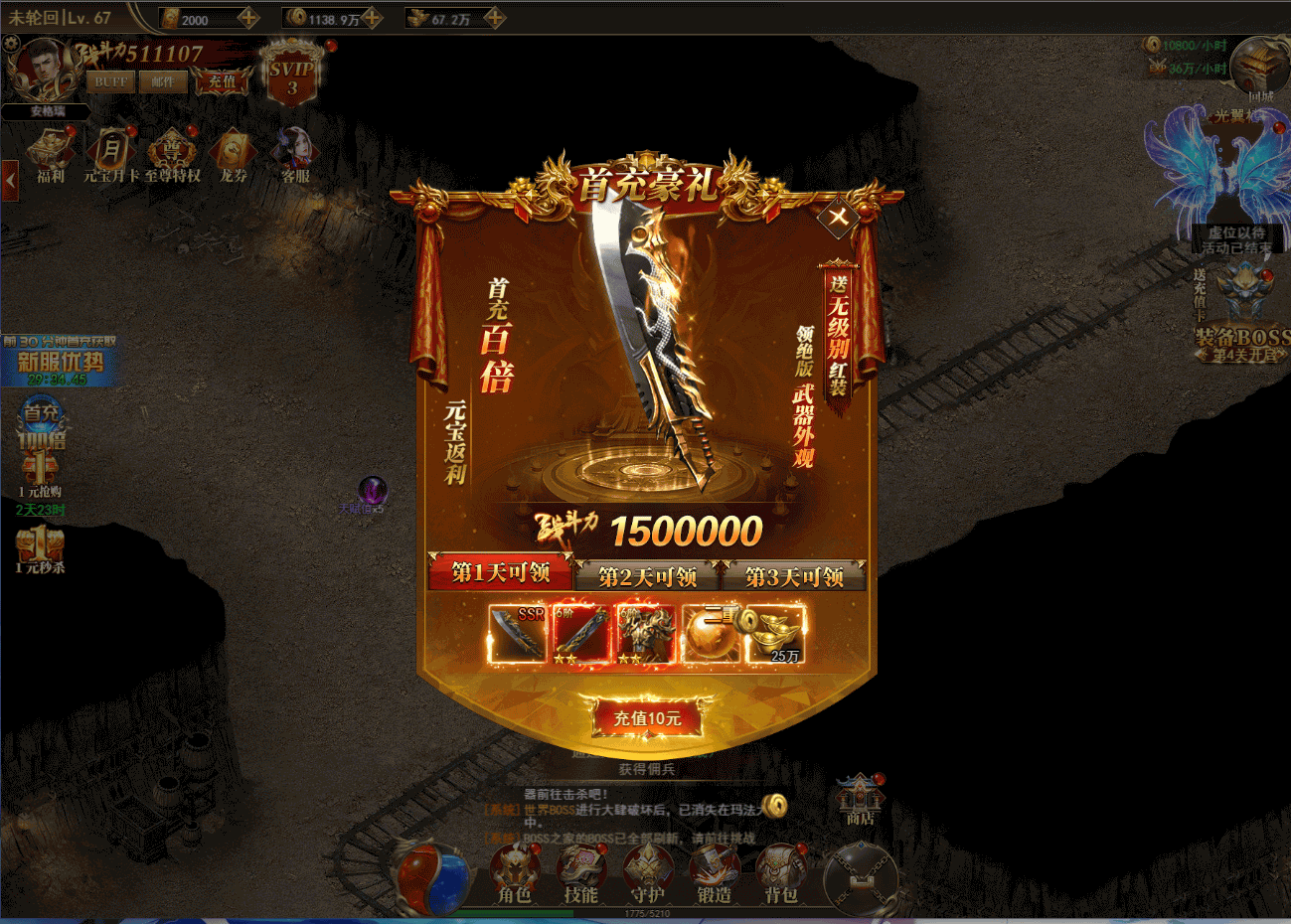Viewport: 1291px width, 924px height.
Task: Open the 背包 backpack
Action: coord(781,876)
